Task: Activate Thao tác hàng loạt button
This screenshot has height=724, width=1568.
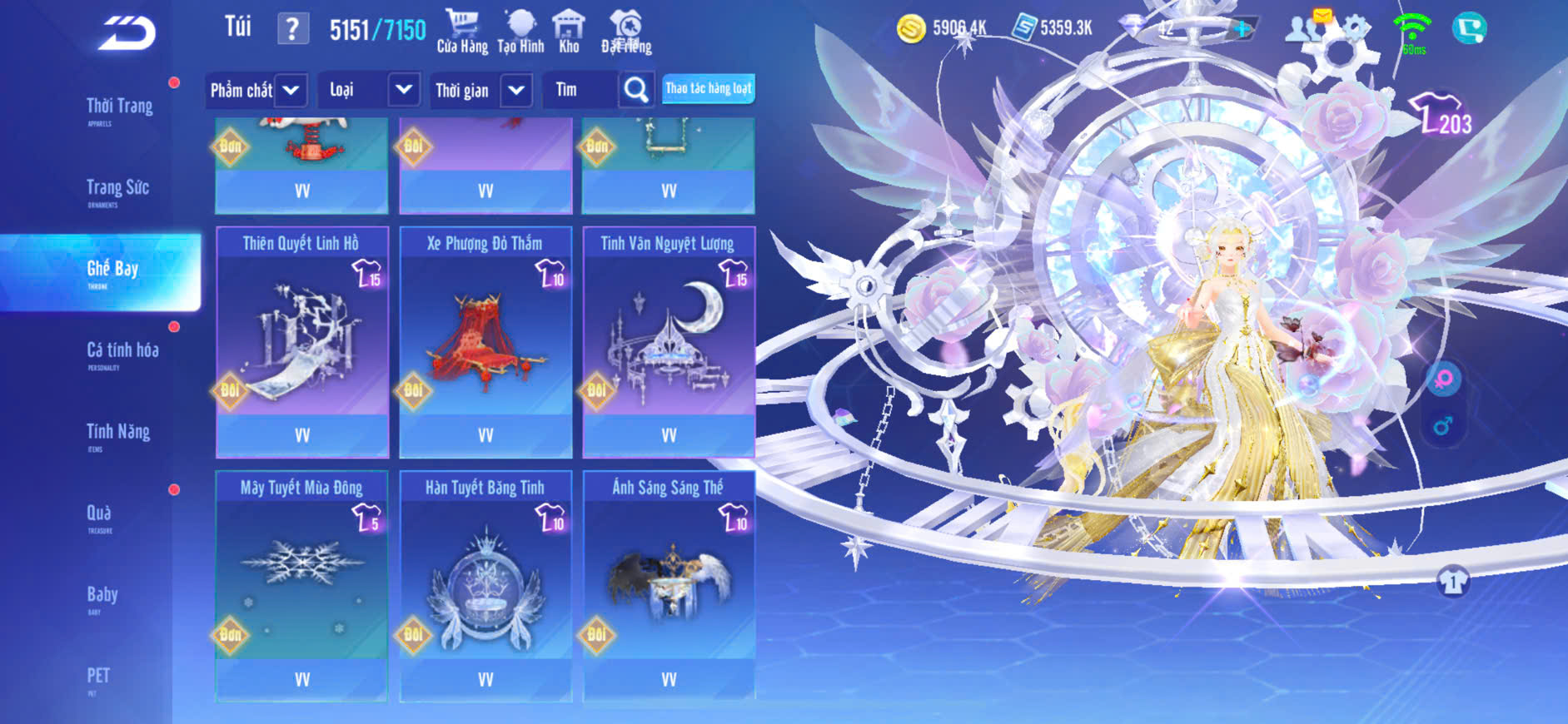Action: [709, 88]
